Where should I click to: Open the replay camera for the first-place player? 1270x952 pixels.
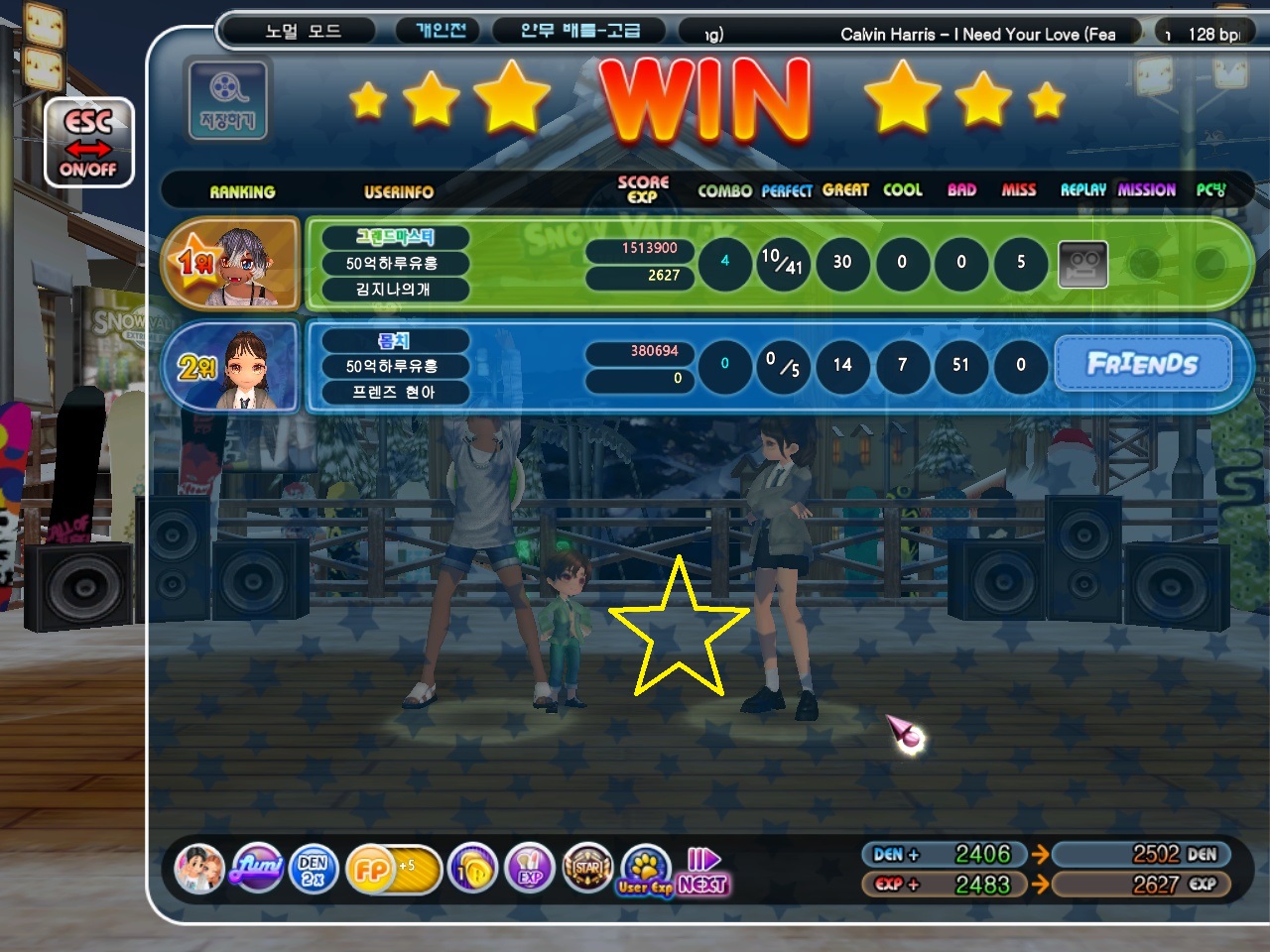1082,264
